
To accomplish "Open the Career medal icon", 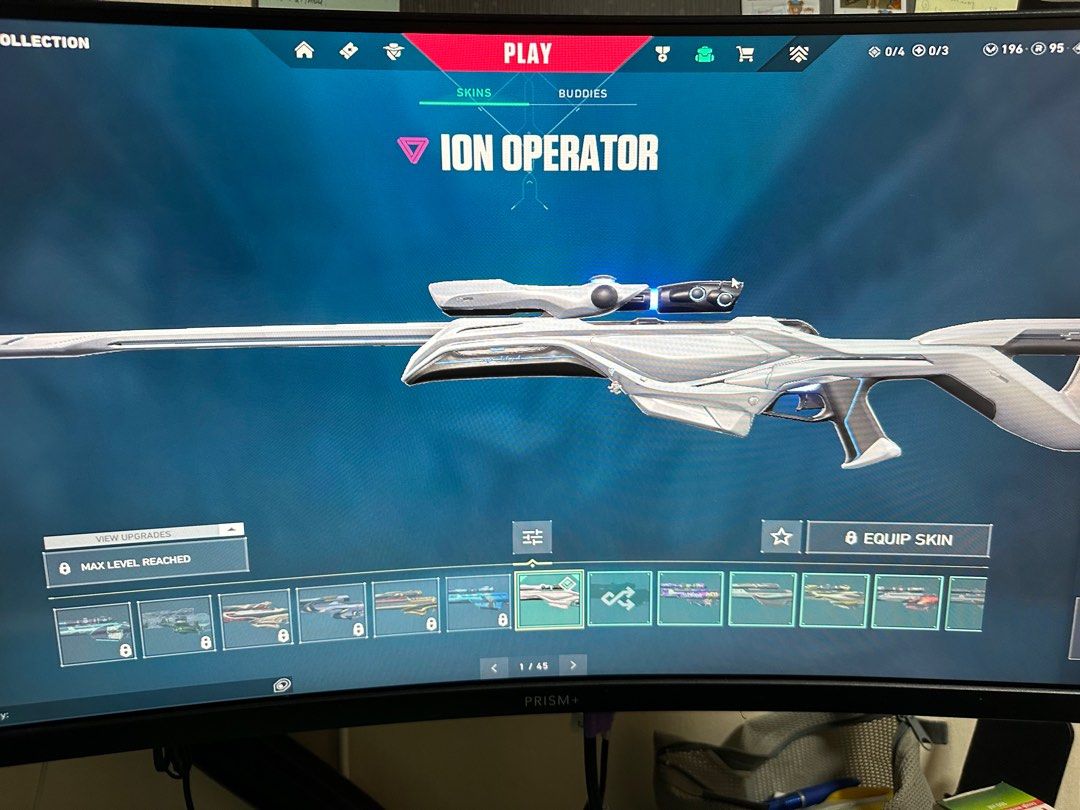I will [x=662, y=53].
